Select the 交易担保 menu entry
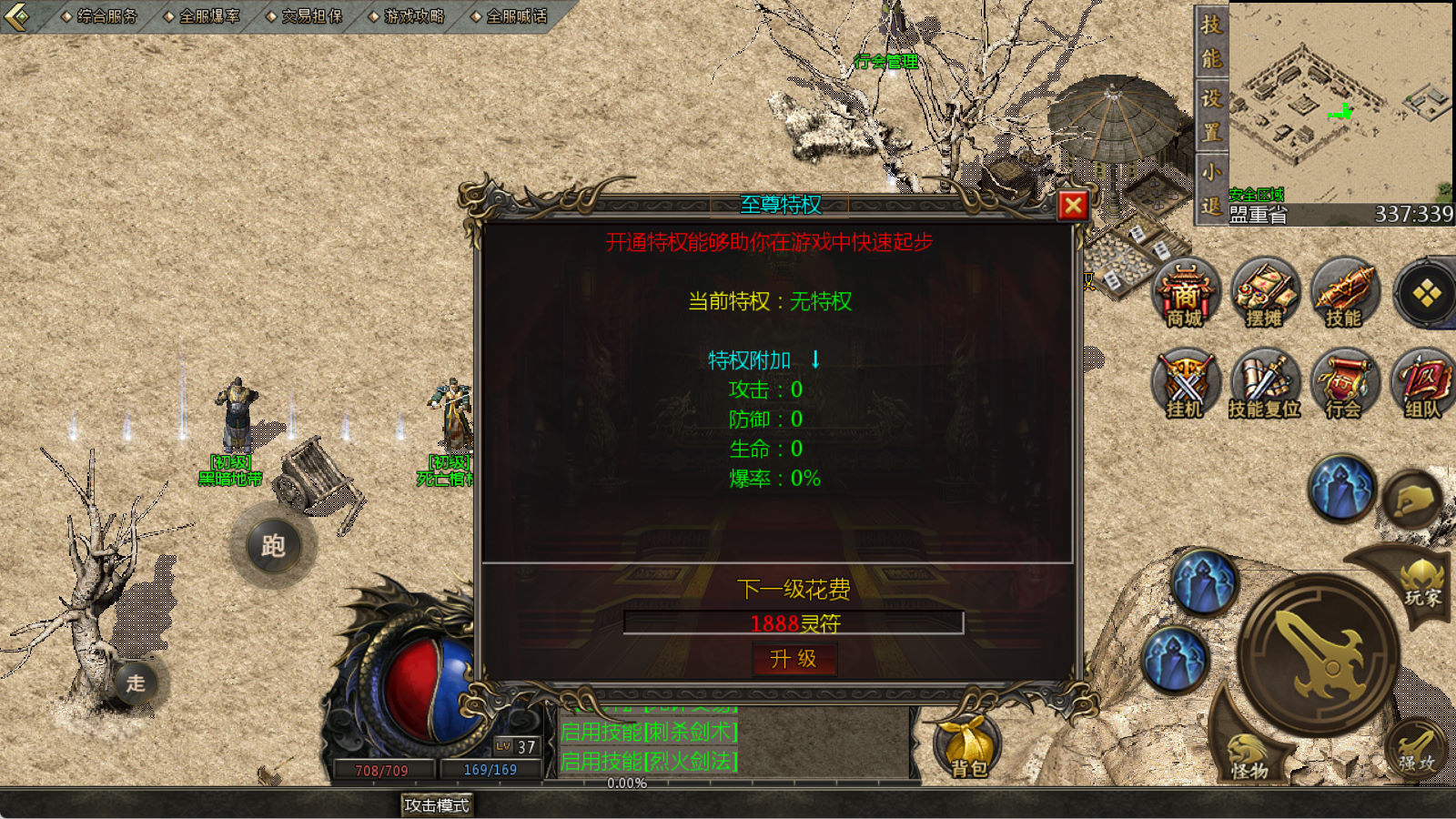 click(x=305, y=16)
